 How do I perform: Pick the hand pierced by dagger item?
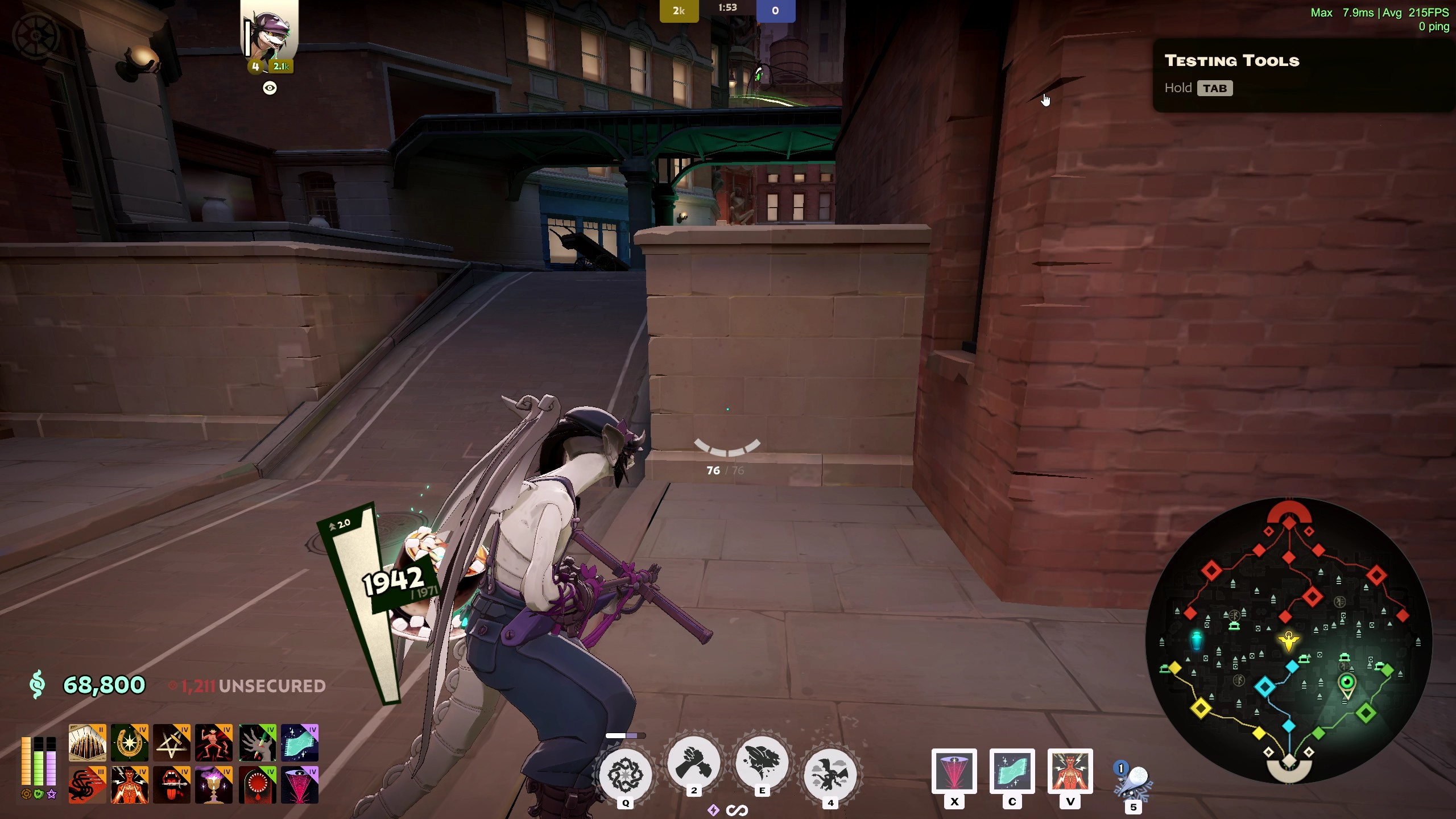pyautogui.click(x=257, y=743)
